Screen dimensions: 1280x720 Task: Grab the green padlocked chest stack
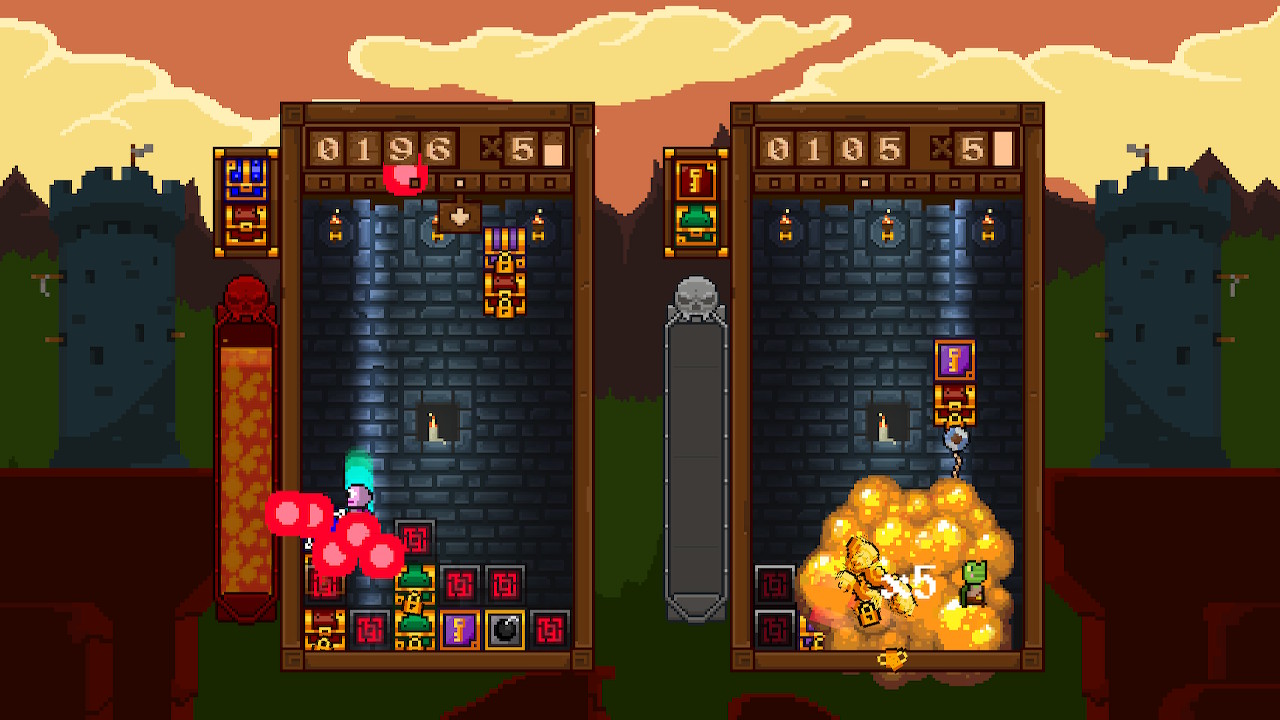tap(415, 600)
